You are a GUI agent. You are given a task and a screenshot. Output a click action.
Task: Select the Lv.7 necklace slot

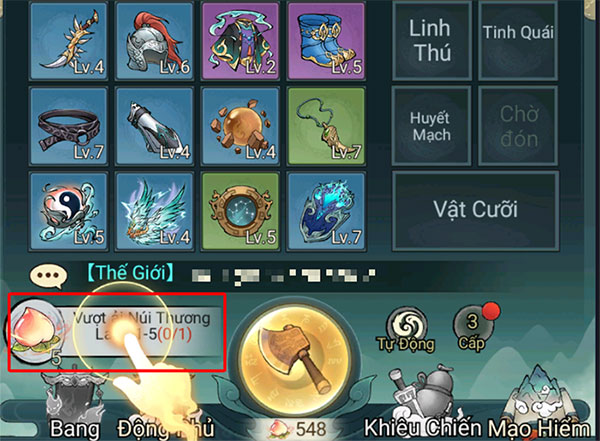[324, 126]
